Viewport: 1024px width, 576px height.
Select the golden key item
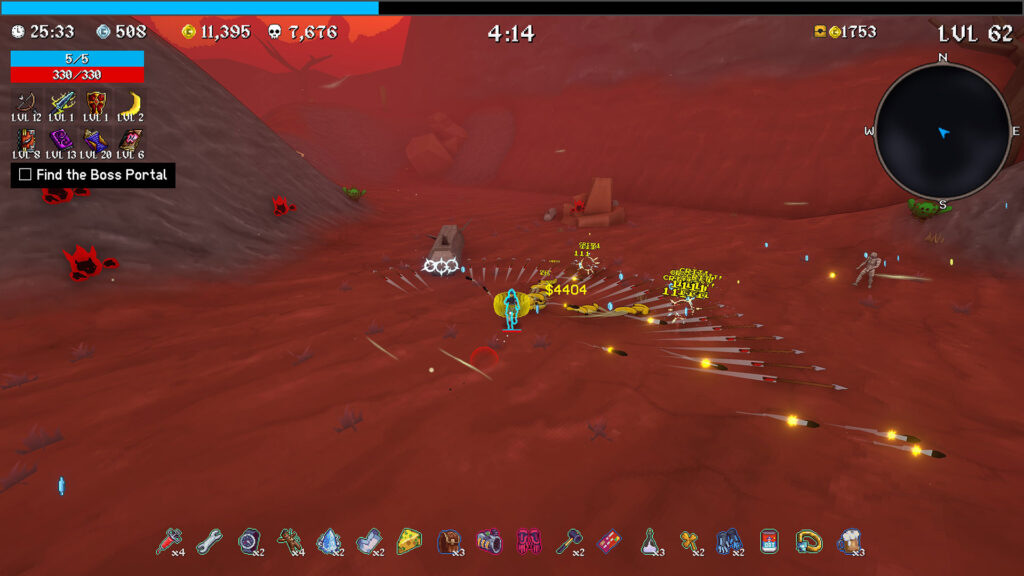click(x=689, y=541)
